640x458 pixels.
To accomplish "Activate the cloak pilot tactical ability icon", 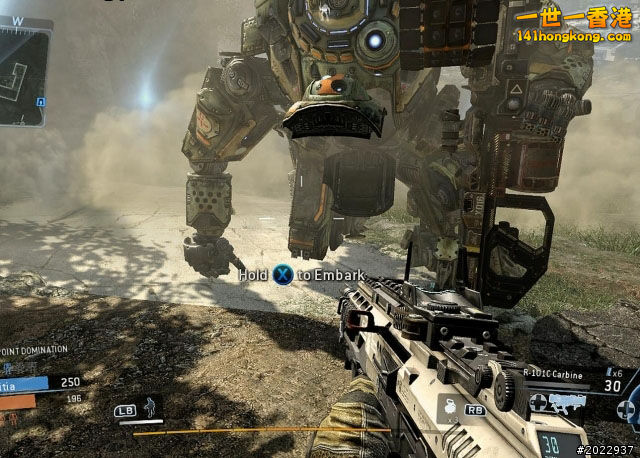I will (151, 406).
